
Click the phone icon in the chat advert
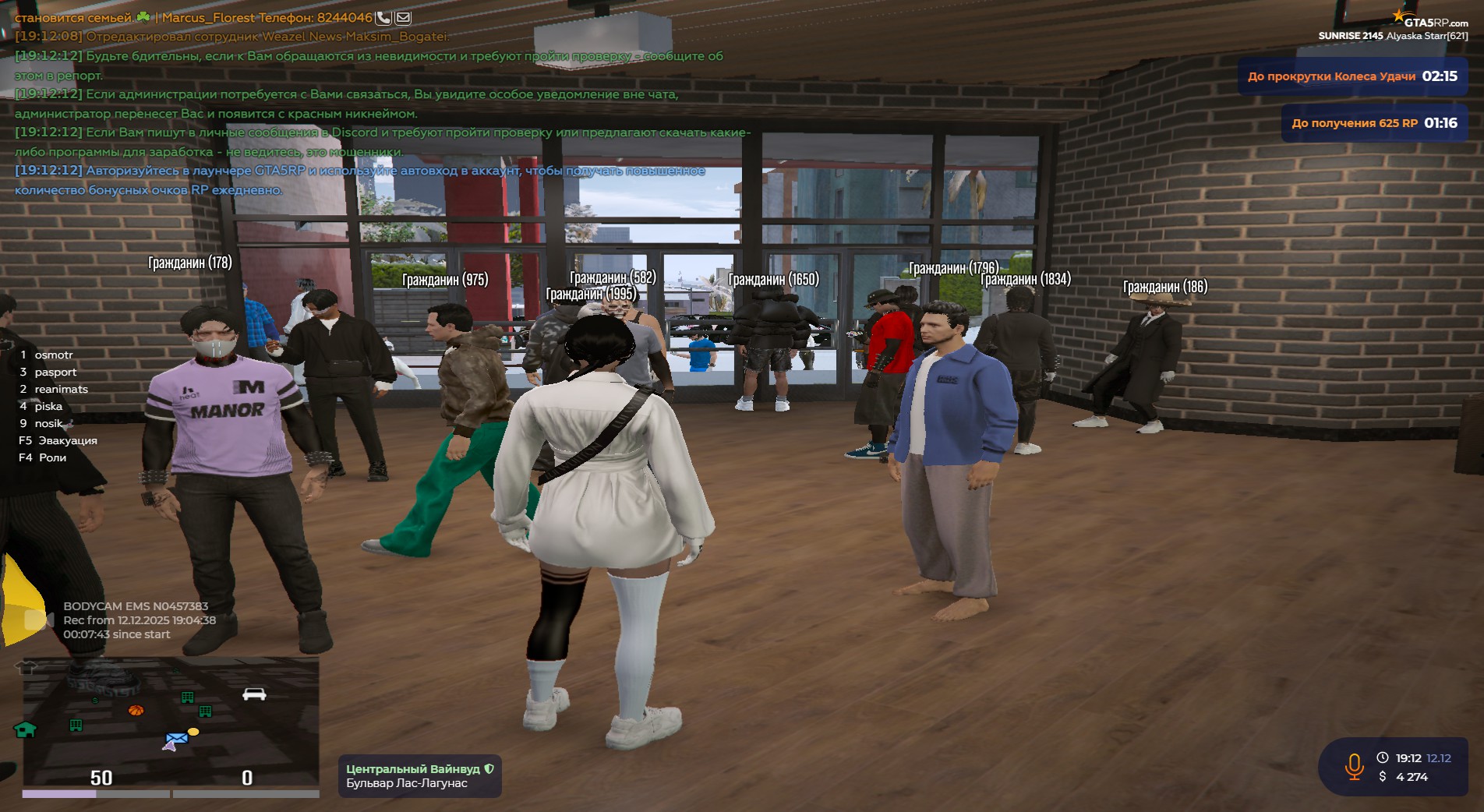click(383, 17)
